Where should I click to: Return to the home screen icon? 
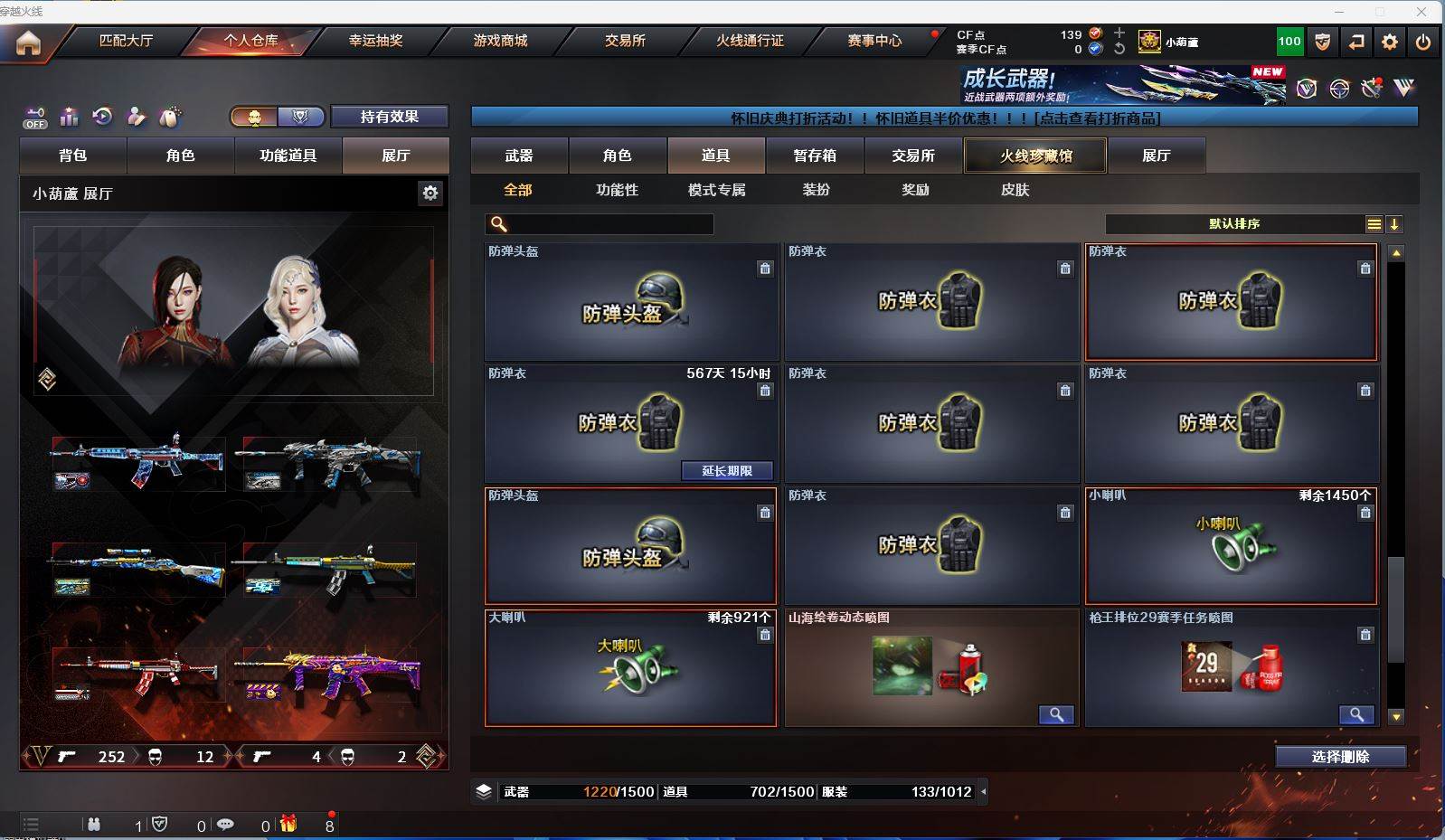click(x=28, y=42)
